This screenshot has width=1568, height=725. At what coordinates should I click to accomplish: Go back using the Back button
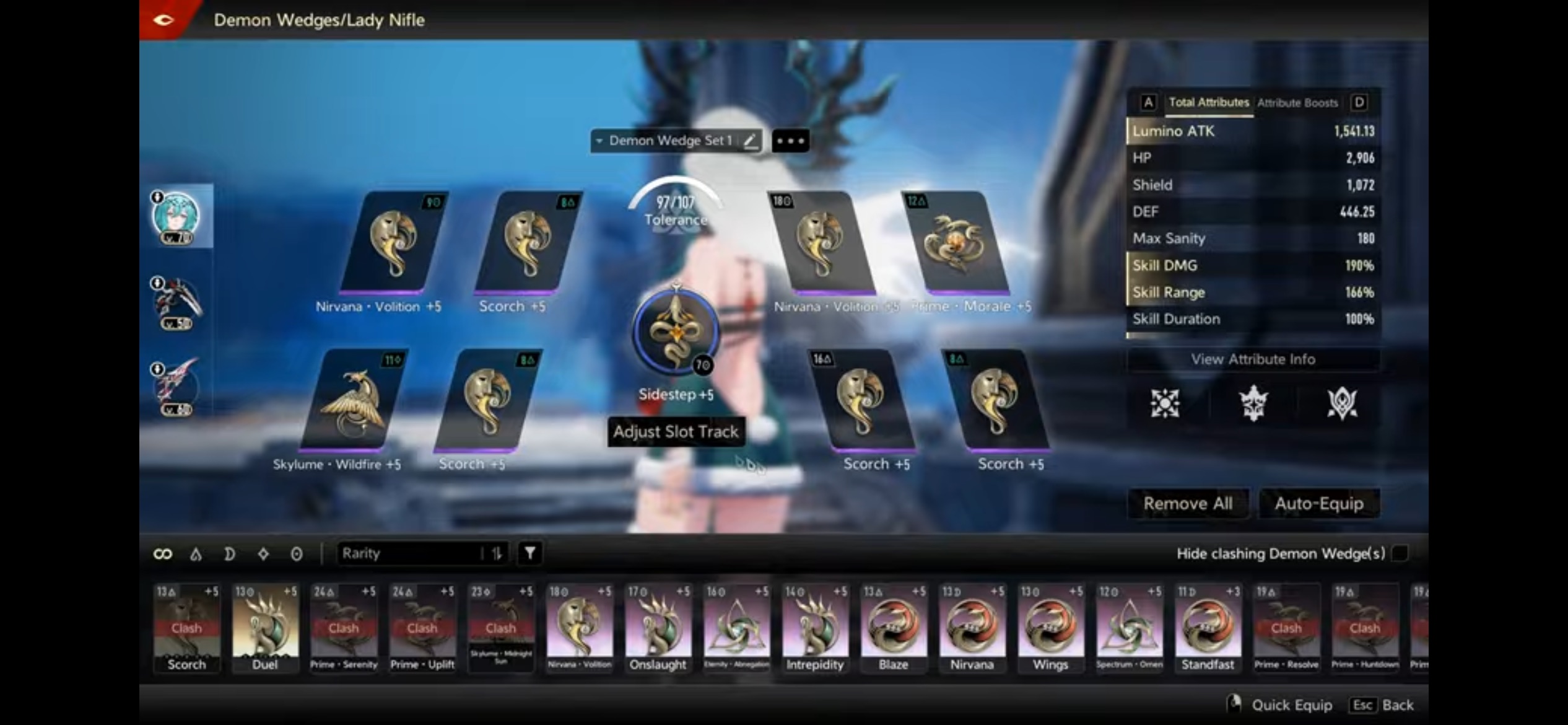(x=1383, y=705)
